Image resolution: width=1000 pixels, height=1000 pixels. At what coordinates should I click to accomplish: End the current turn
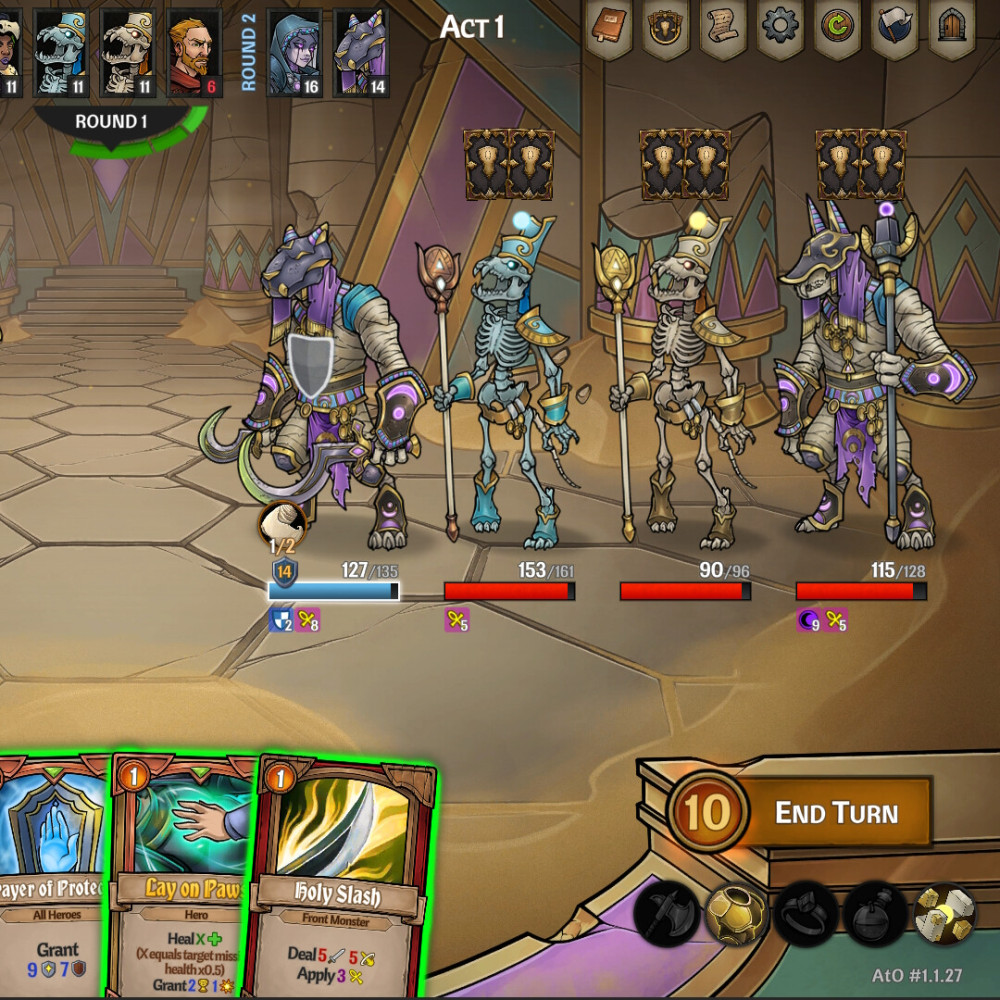click(x=836, y=812)
